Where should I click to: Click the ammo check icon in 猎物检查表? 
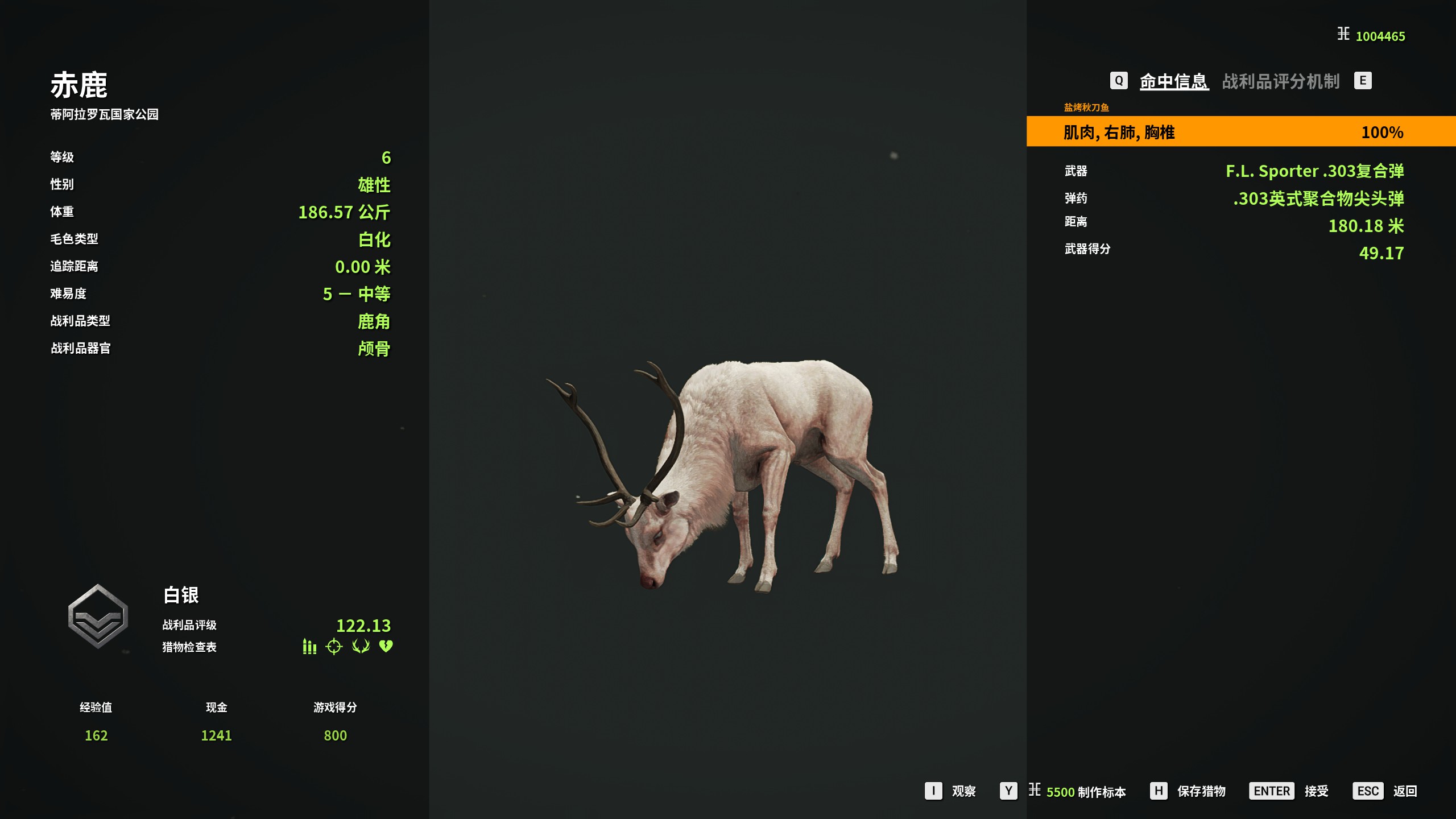point(309,647)
